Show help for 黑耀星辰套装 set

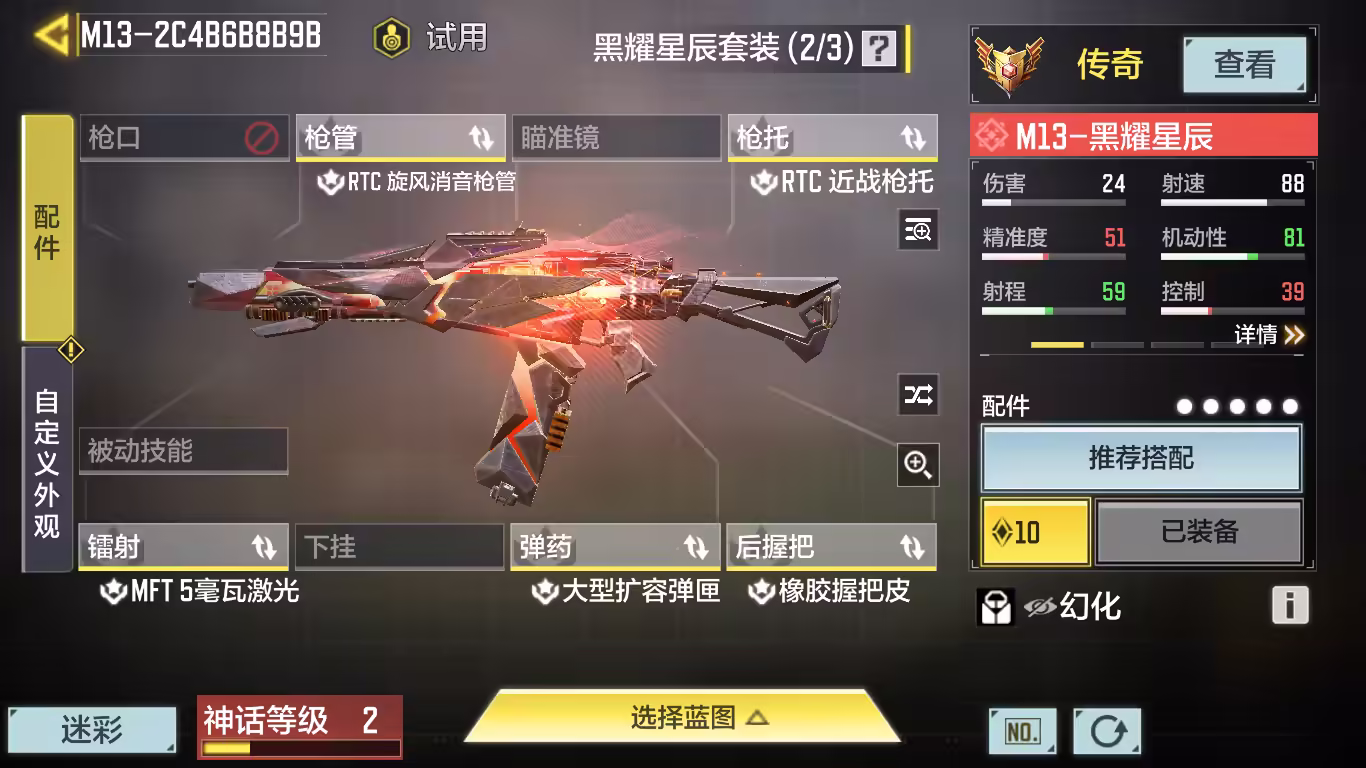click(879, 48)
